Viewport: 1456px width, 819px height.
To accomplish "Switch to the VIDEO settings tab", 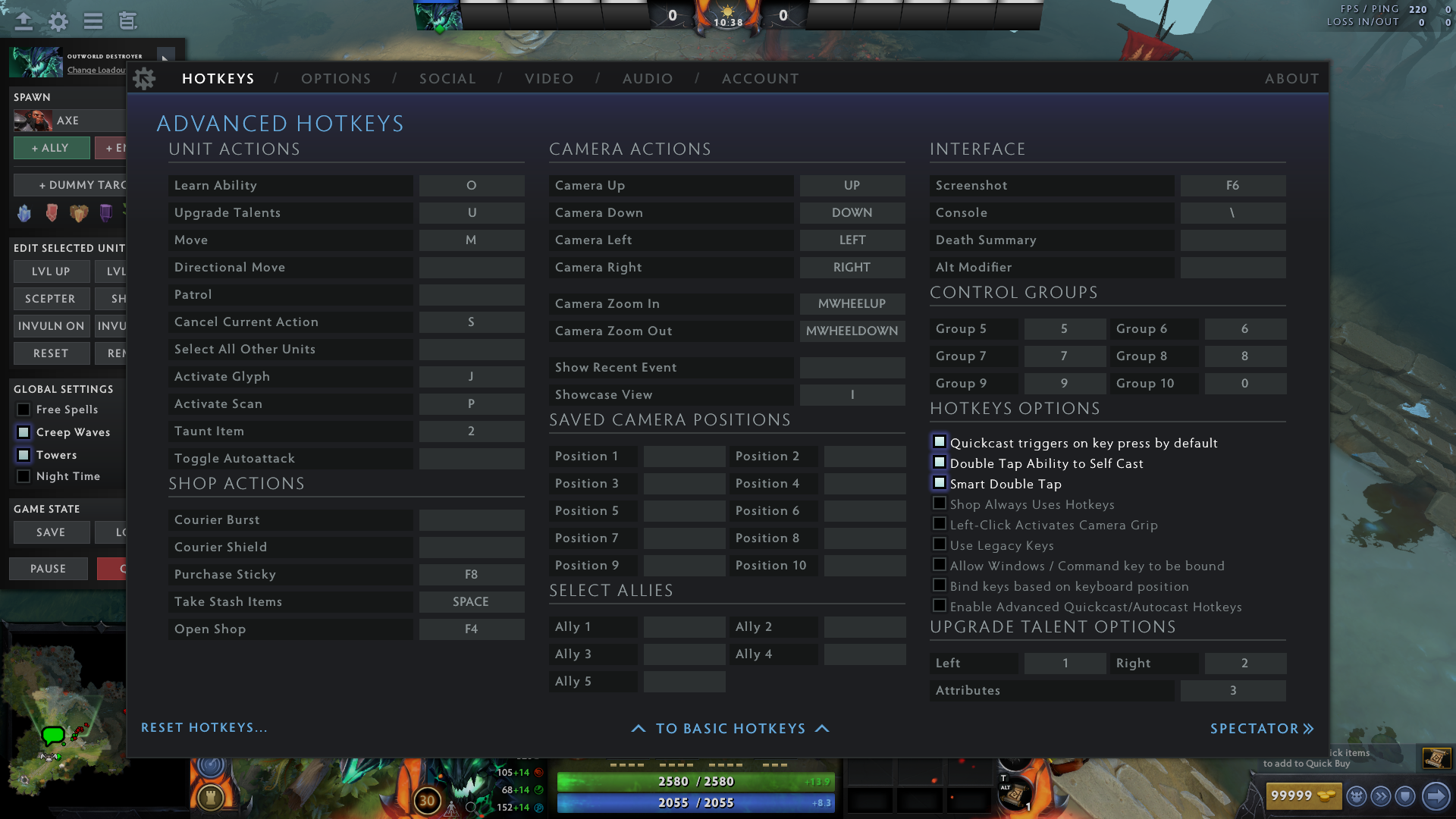I will click(549, 78).
